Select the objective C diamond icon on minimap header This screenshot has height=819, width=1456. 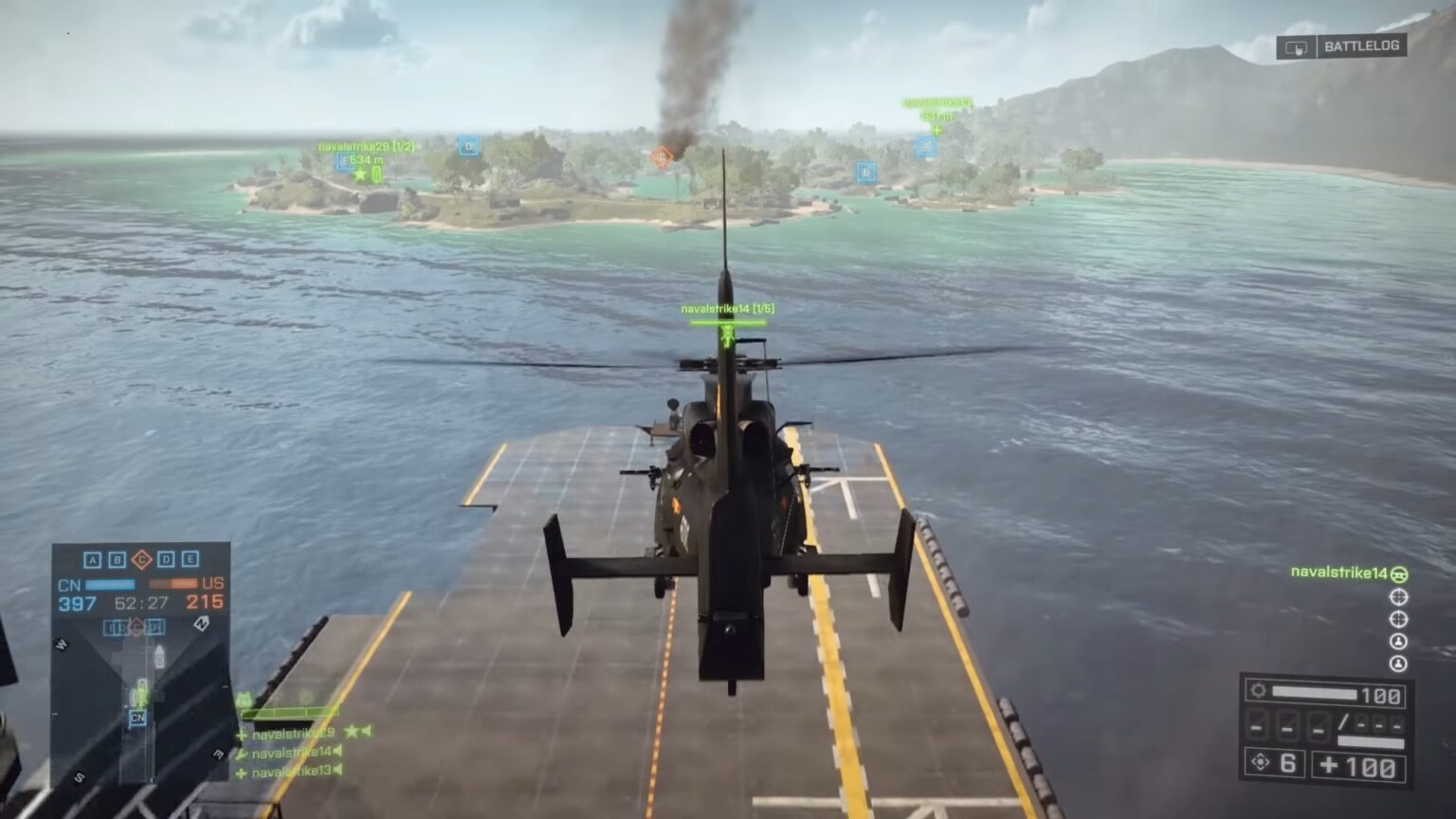coord(142,559)
